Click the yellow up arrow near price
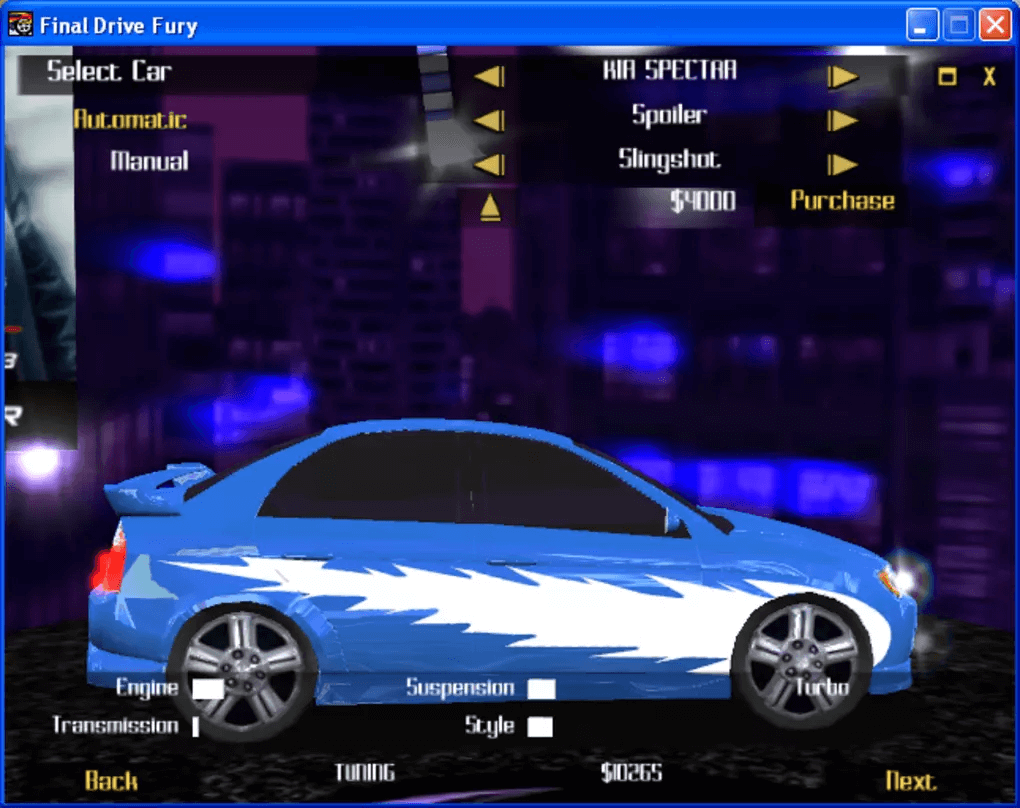The image size is (1020, 808). coord(490,207)
